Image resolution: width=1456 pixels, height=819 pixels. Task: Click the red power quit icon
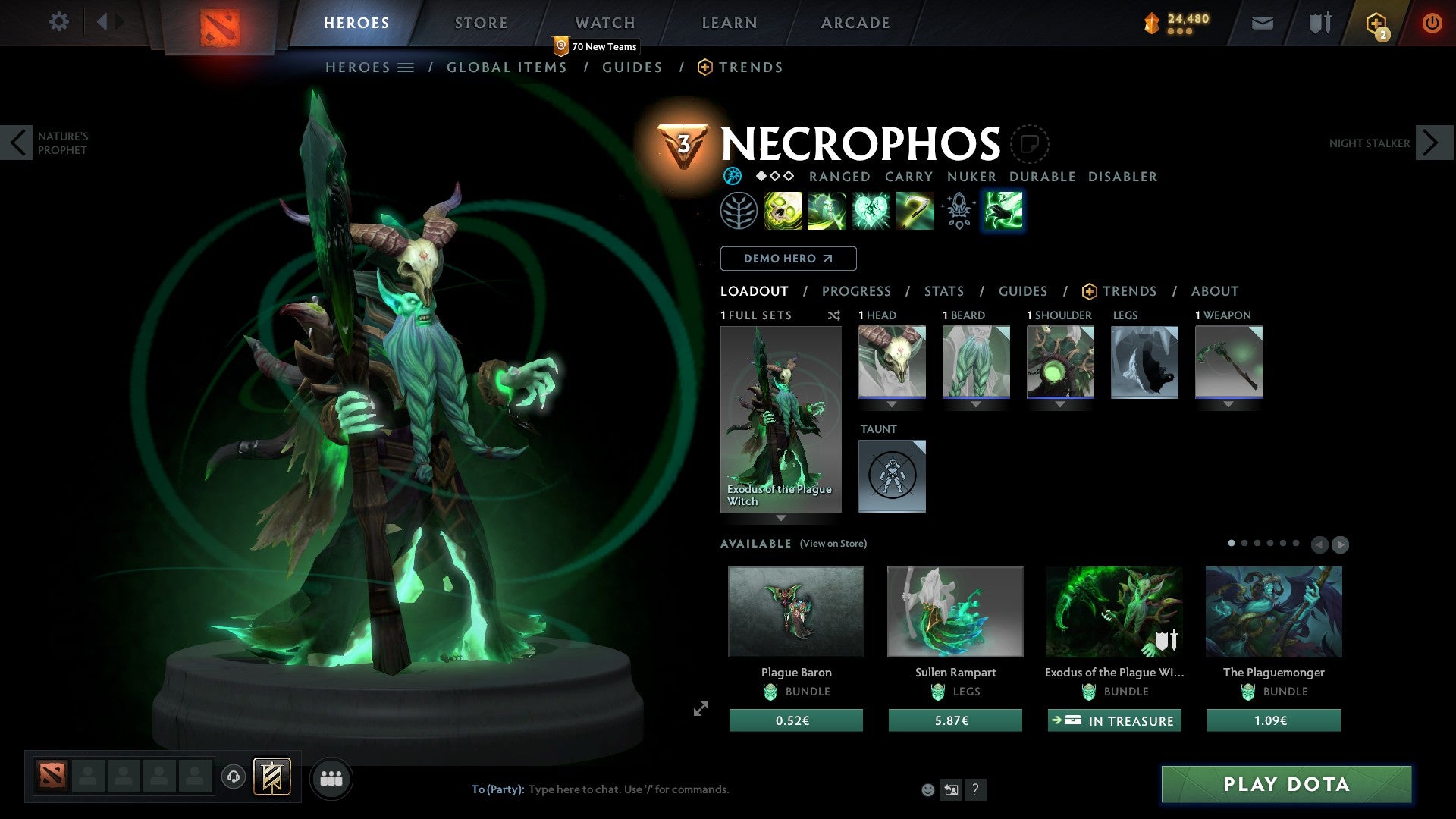click(1433, 23)
